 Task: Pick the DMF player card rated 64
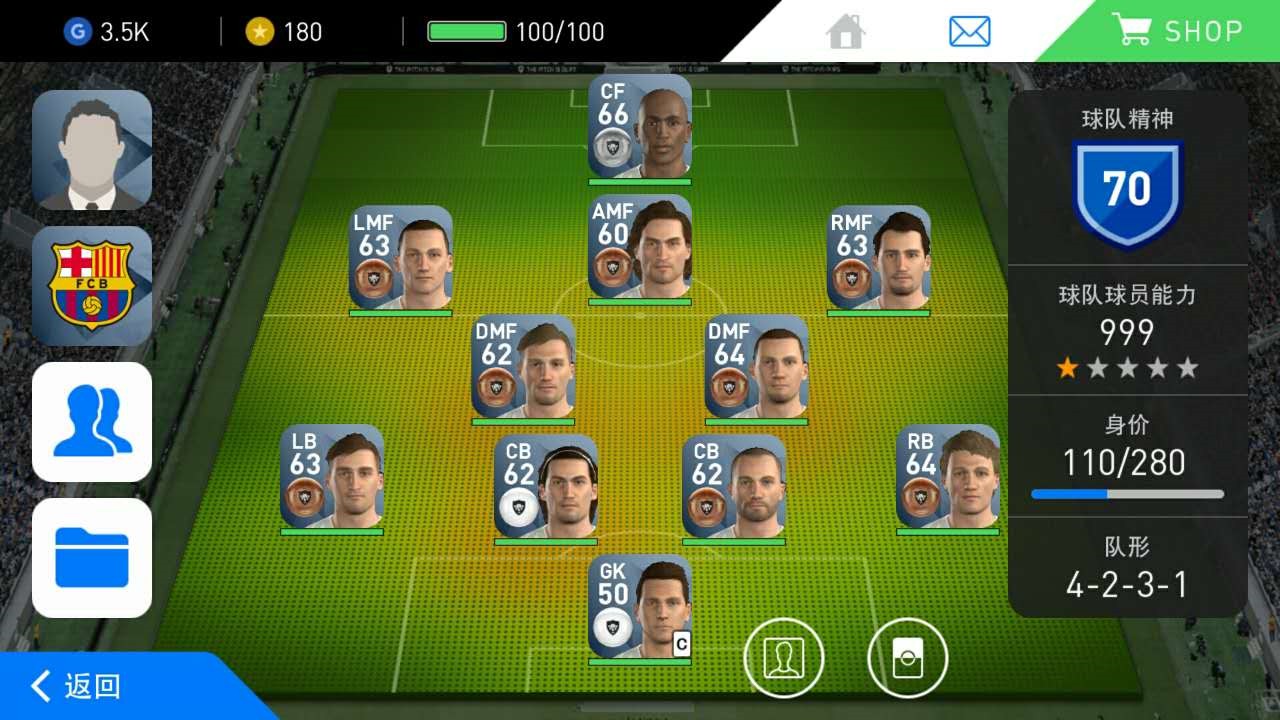tap(757, 368)
